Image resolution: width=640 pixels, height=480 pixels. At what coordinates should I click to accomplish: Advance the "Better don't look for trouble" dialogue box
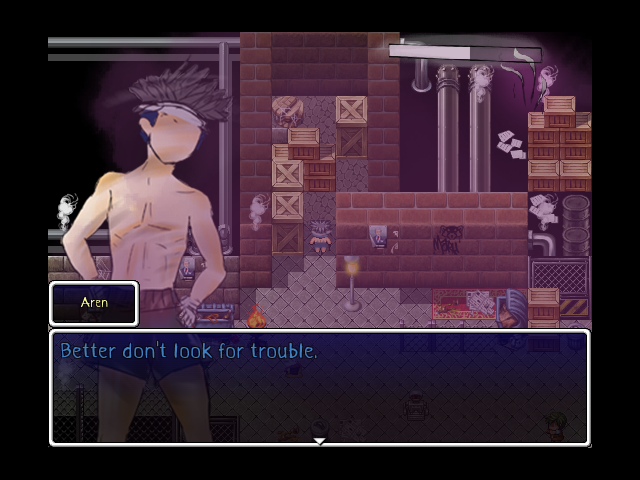(319, 388)
